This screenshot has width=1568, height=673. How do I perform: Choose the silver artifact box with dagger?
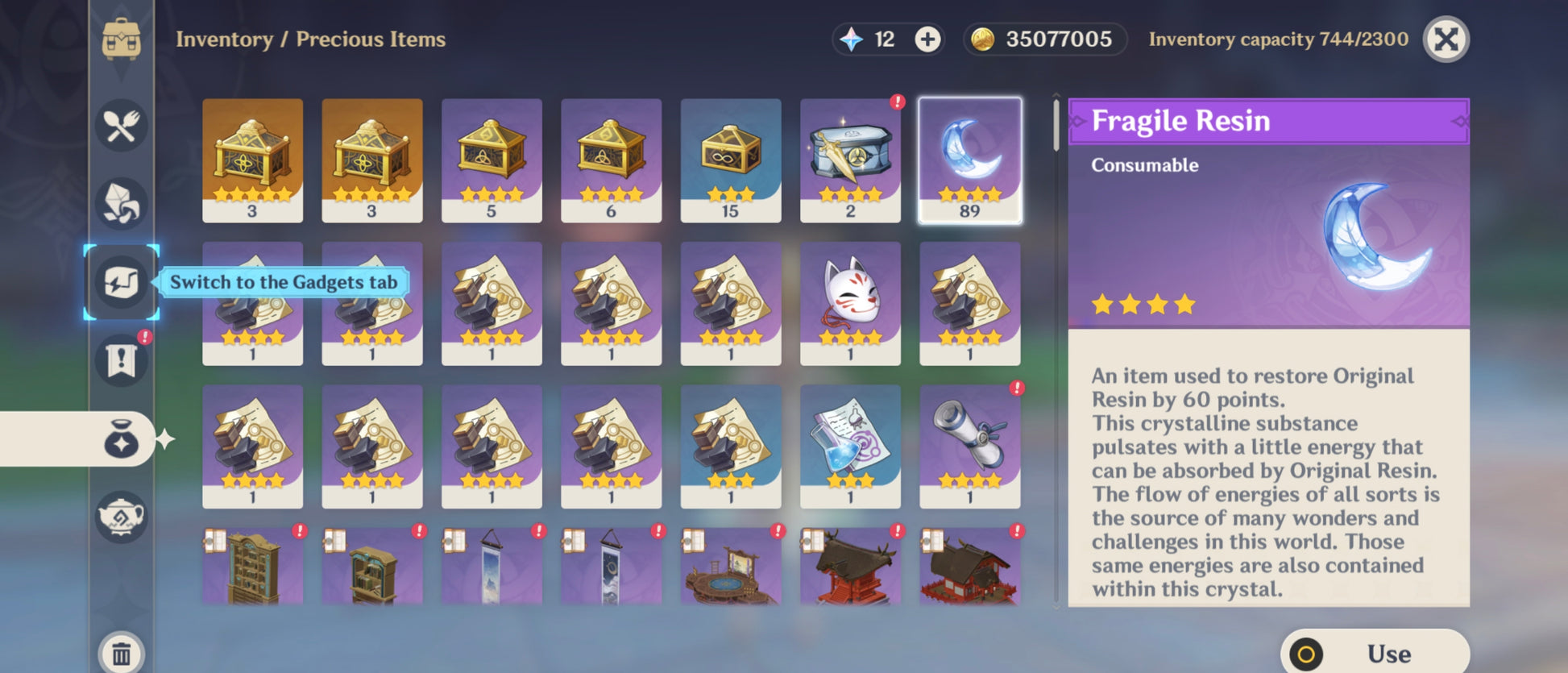click(850, 160)
